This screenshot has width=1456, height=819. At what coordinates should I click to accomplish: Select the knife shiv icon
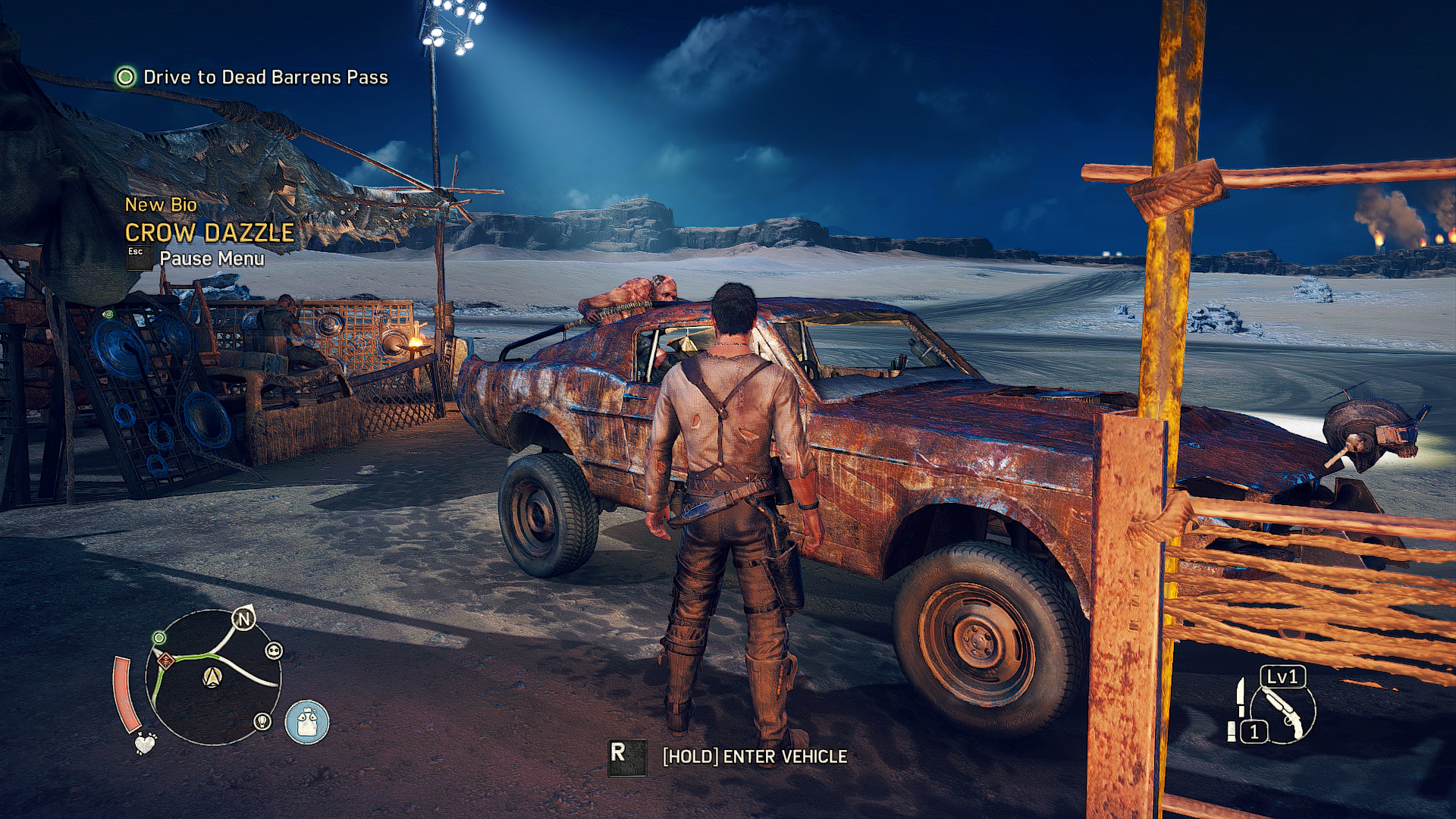pyautogui.click(x=1241, y=696)
